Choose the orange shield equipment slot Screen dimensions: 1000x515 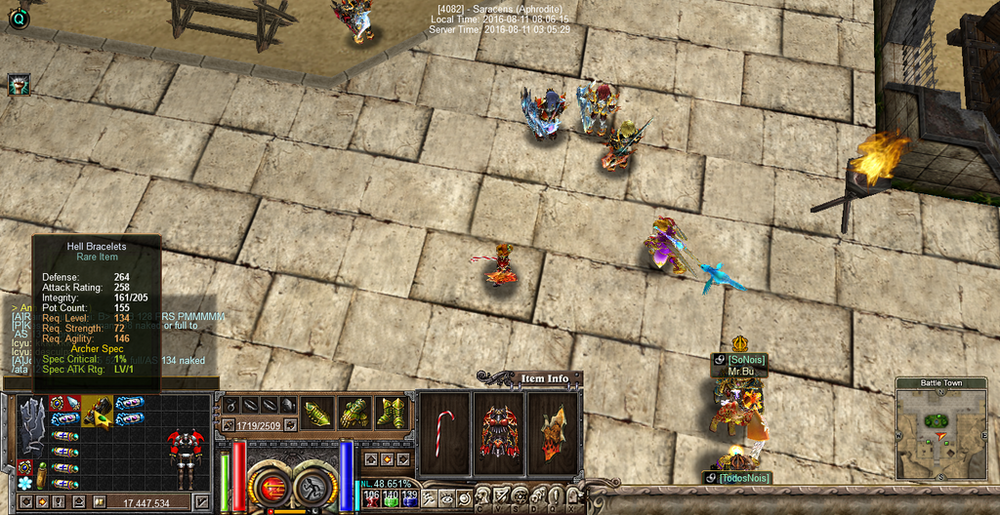553,432
